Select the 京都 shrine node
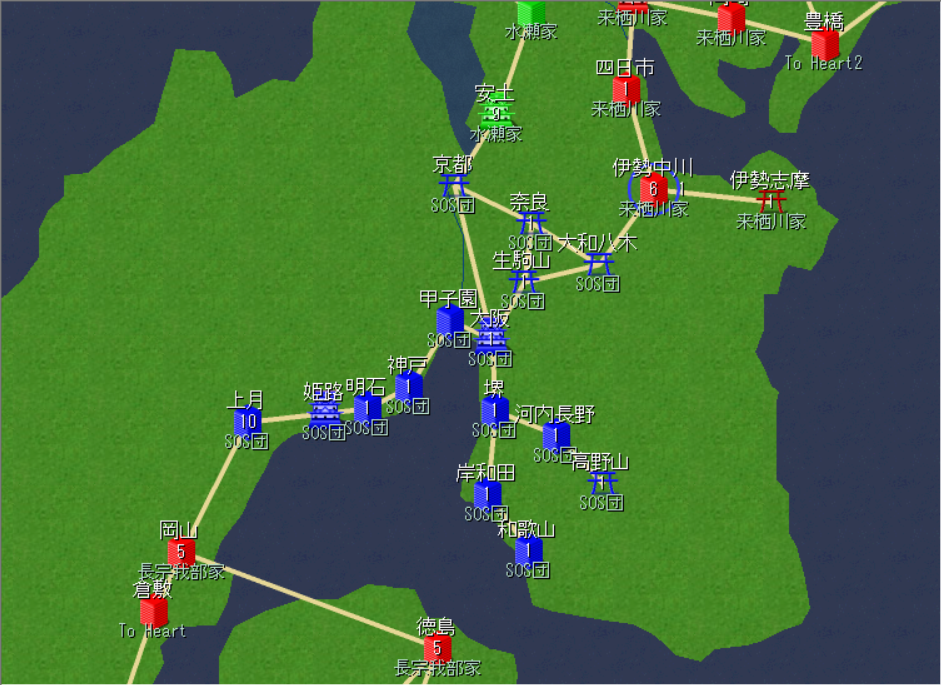 point(454,185)
